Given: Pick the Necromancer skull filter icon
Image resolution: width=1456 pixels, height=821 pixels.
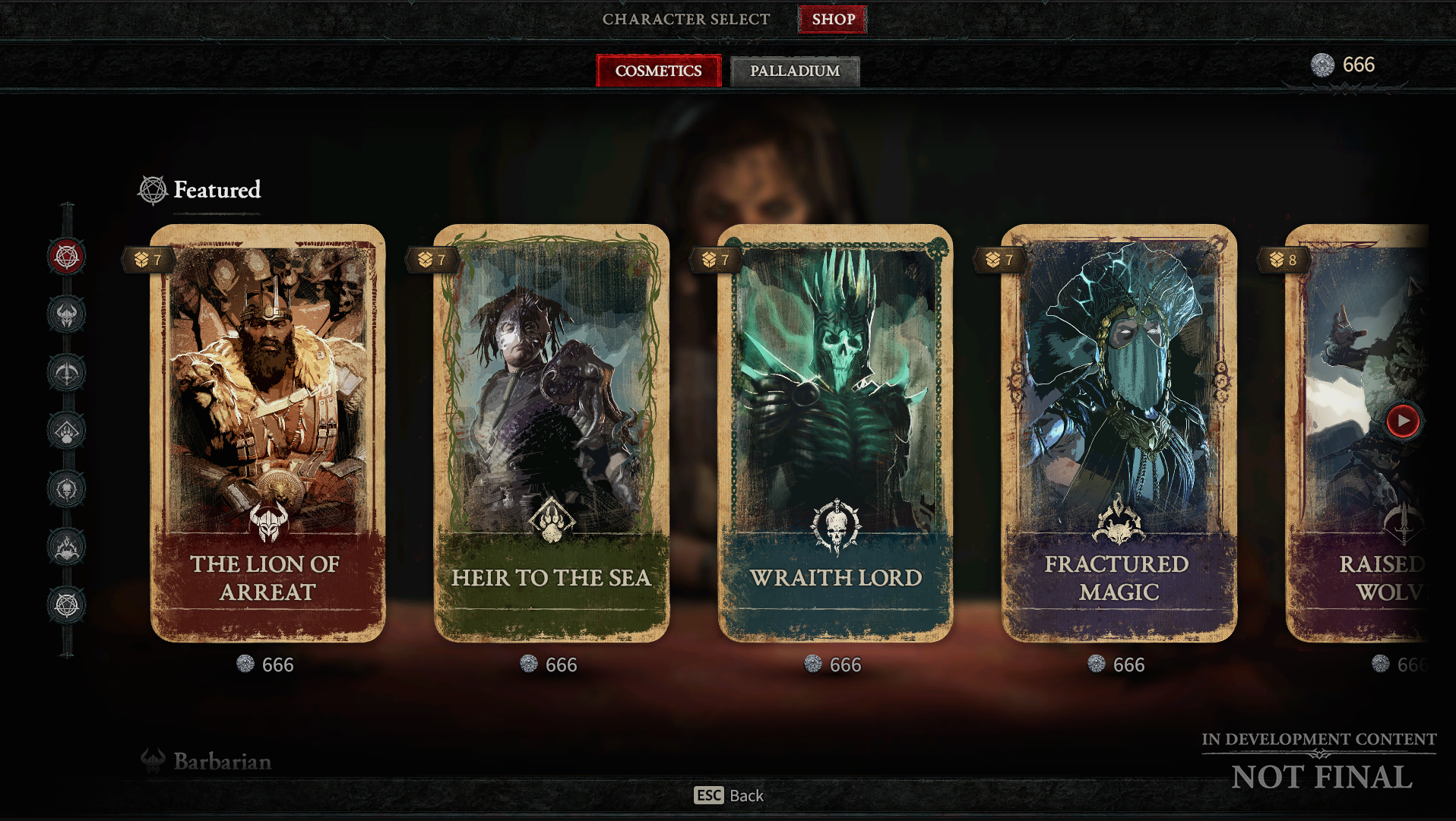Looking at the screenshot, I should point(66,490).
